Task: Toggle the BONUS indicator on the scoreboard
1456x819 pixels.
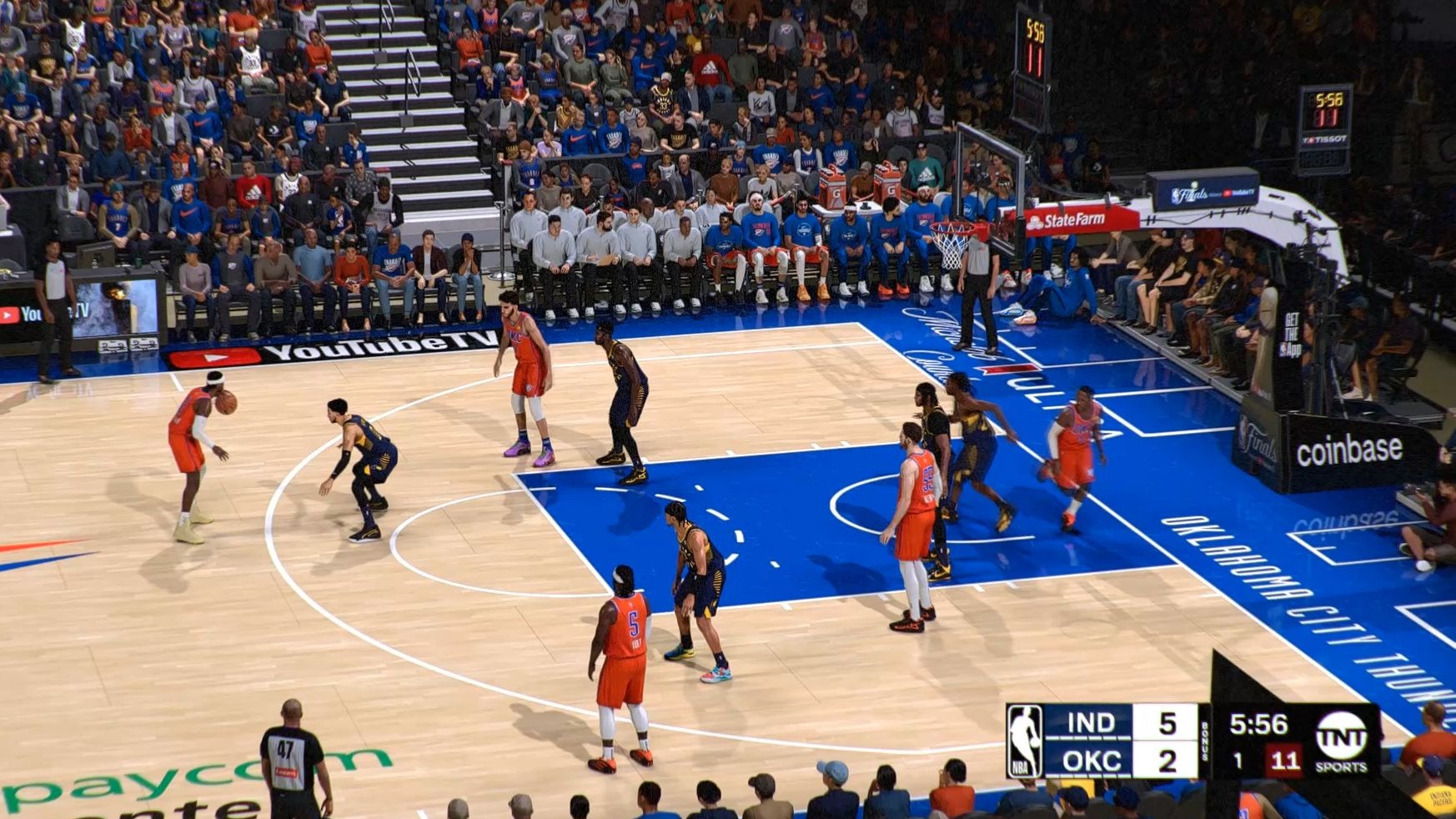Action: coord(1206,741)
